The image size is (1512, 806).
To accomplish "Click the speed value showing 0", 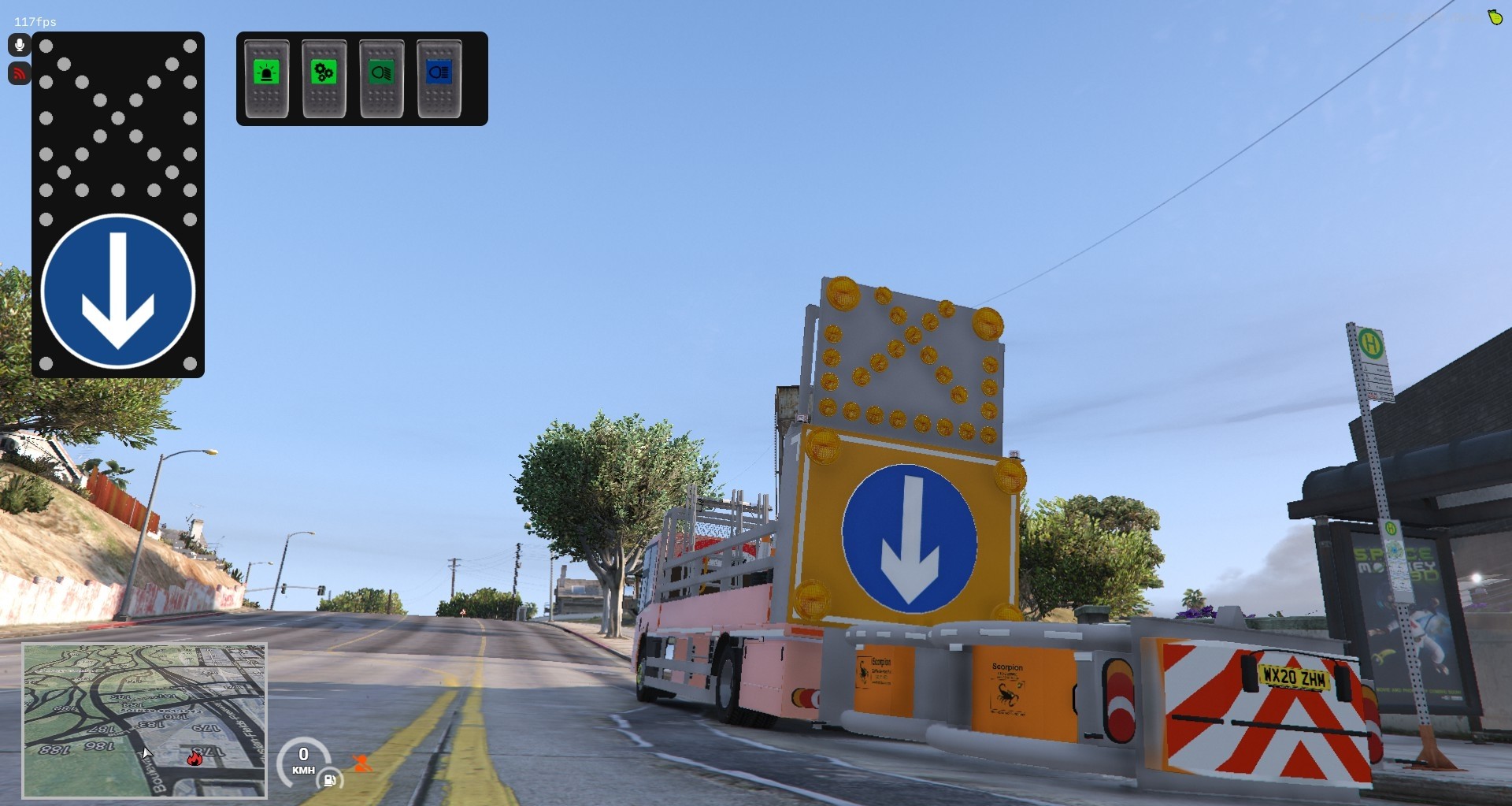I will 304,756.
